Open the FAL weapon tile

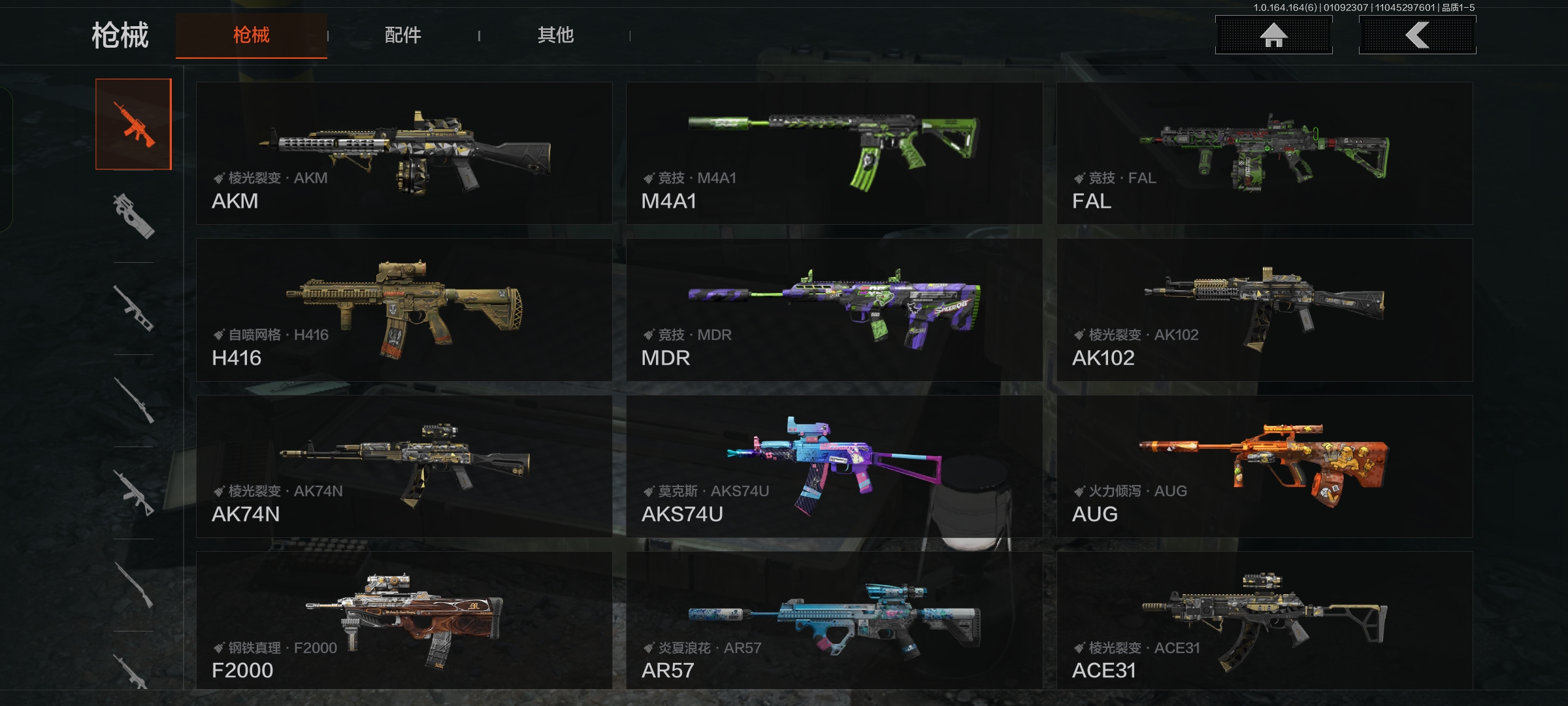(1264, 153)
